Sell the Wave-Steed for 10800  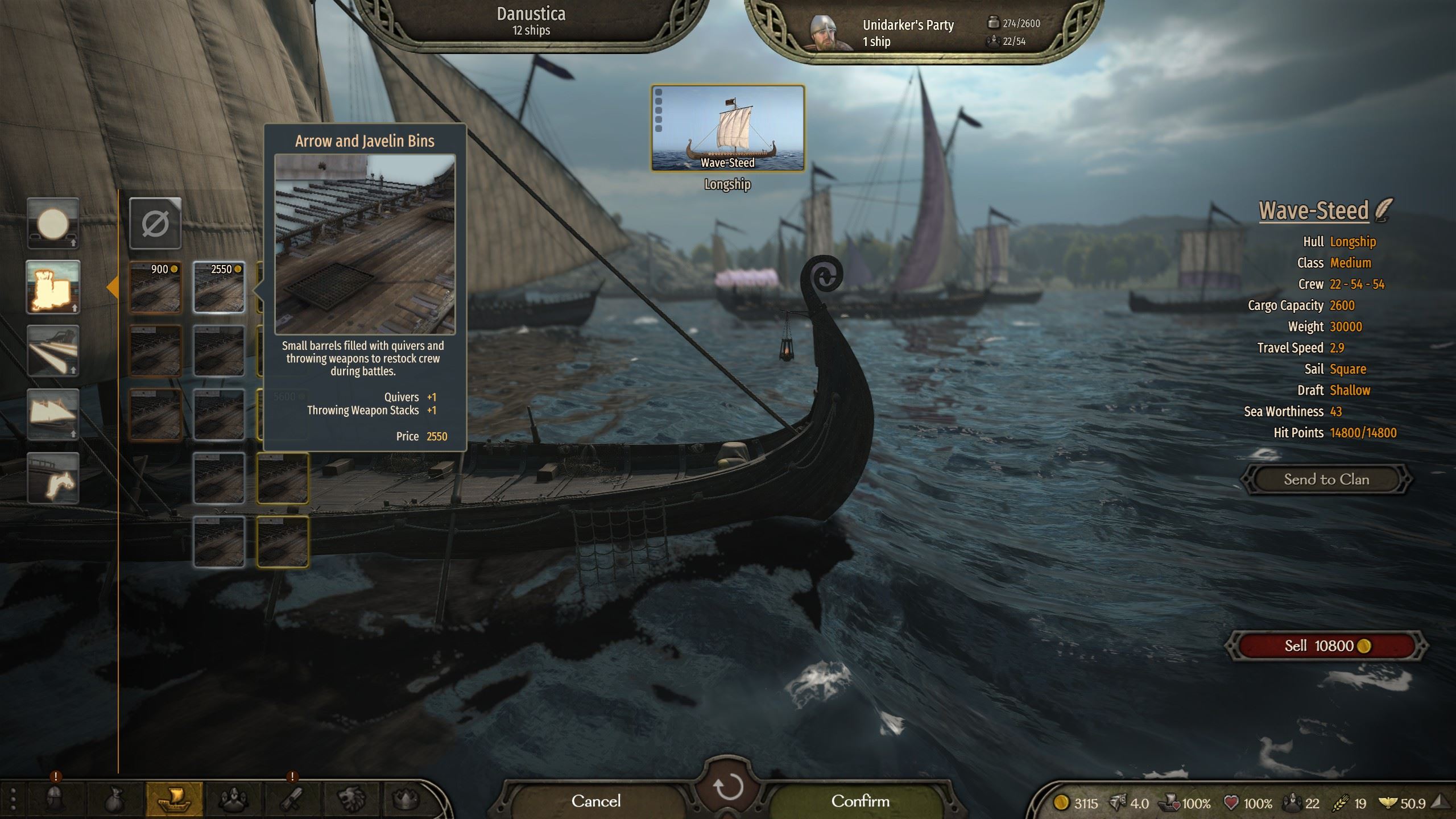1326,646
